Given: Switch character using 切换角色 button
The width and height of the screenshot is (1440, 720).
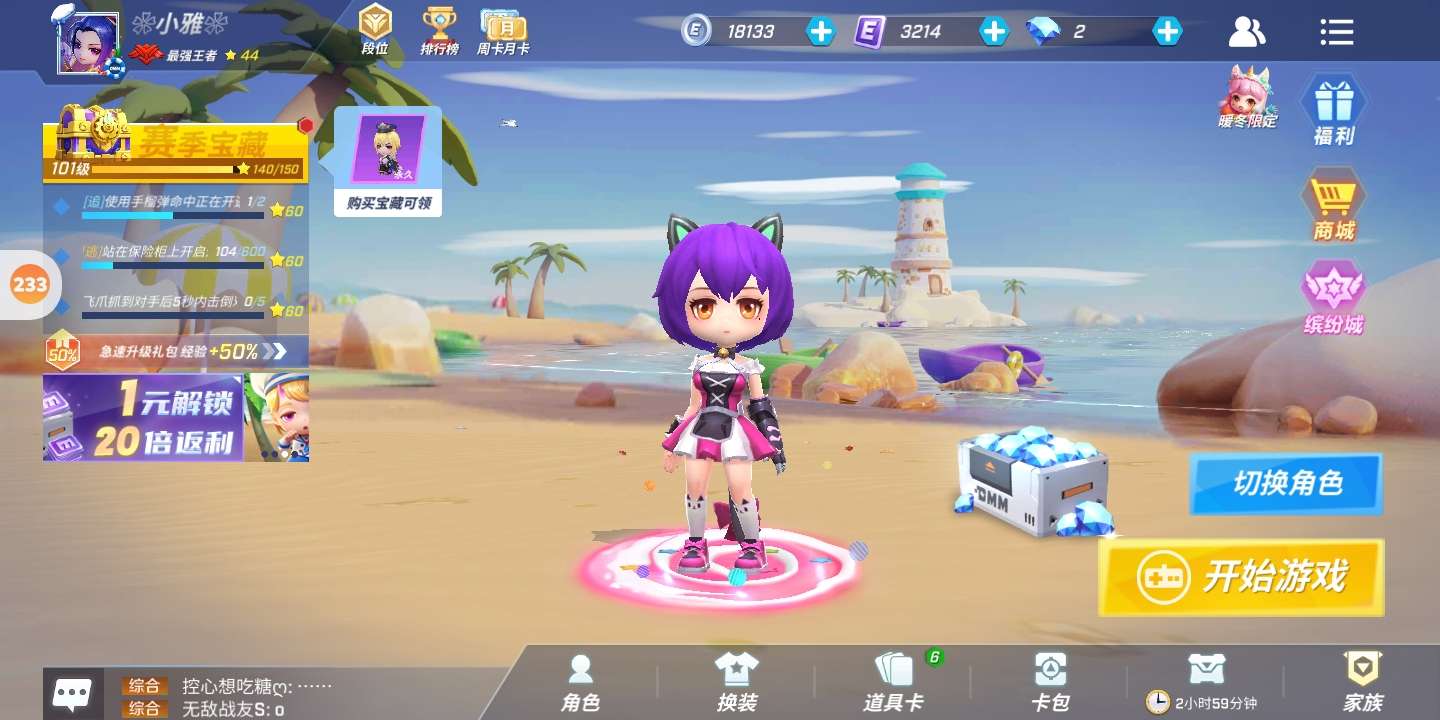Looking at the screenshot, I should [x=1286, y=484].
